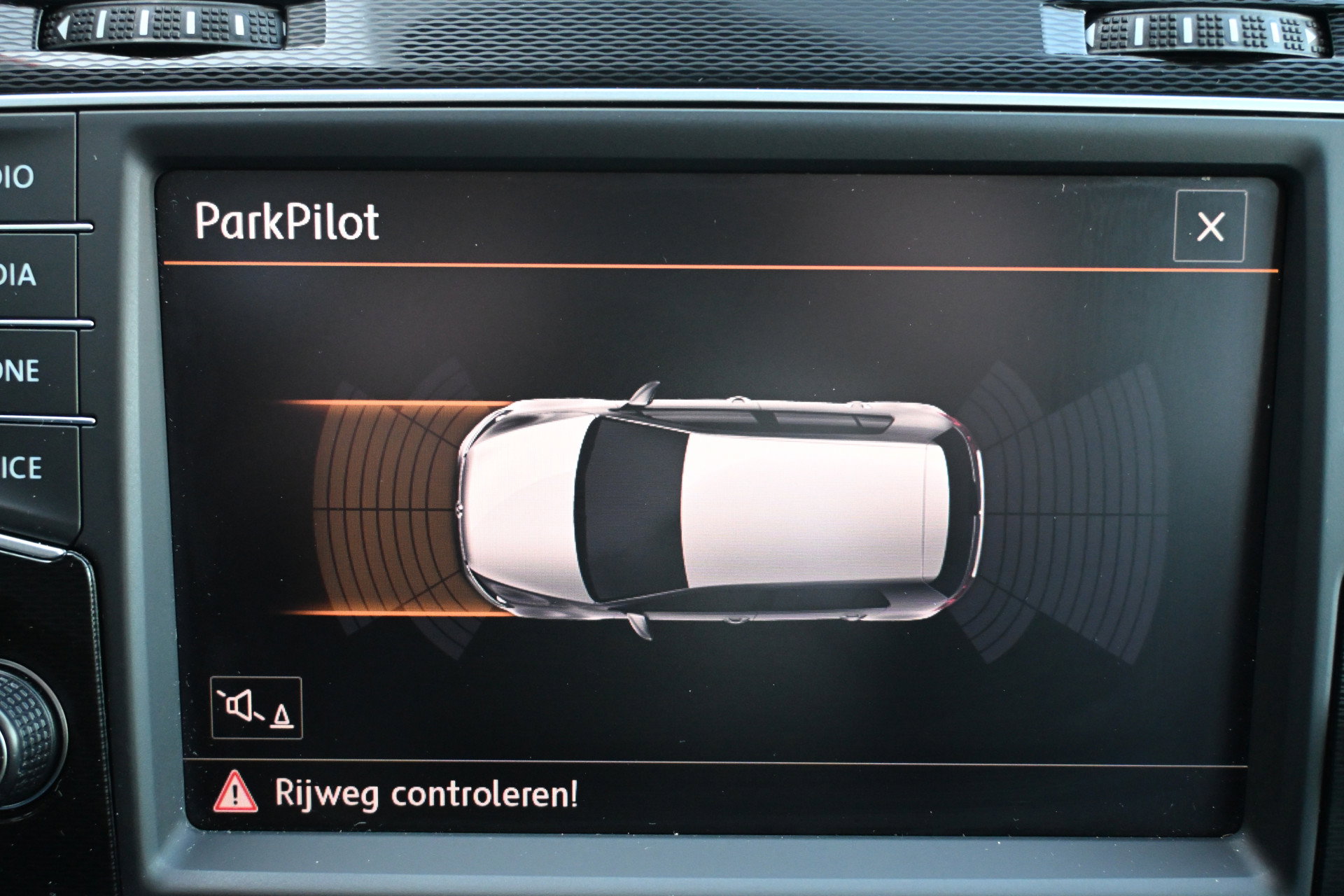Toggle the parking sensor sound mute button
1344x896 pixels.
256,708
